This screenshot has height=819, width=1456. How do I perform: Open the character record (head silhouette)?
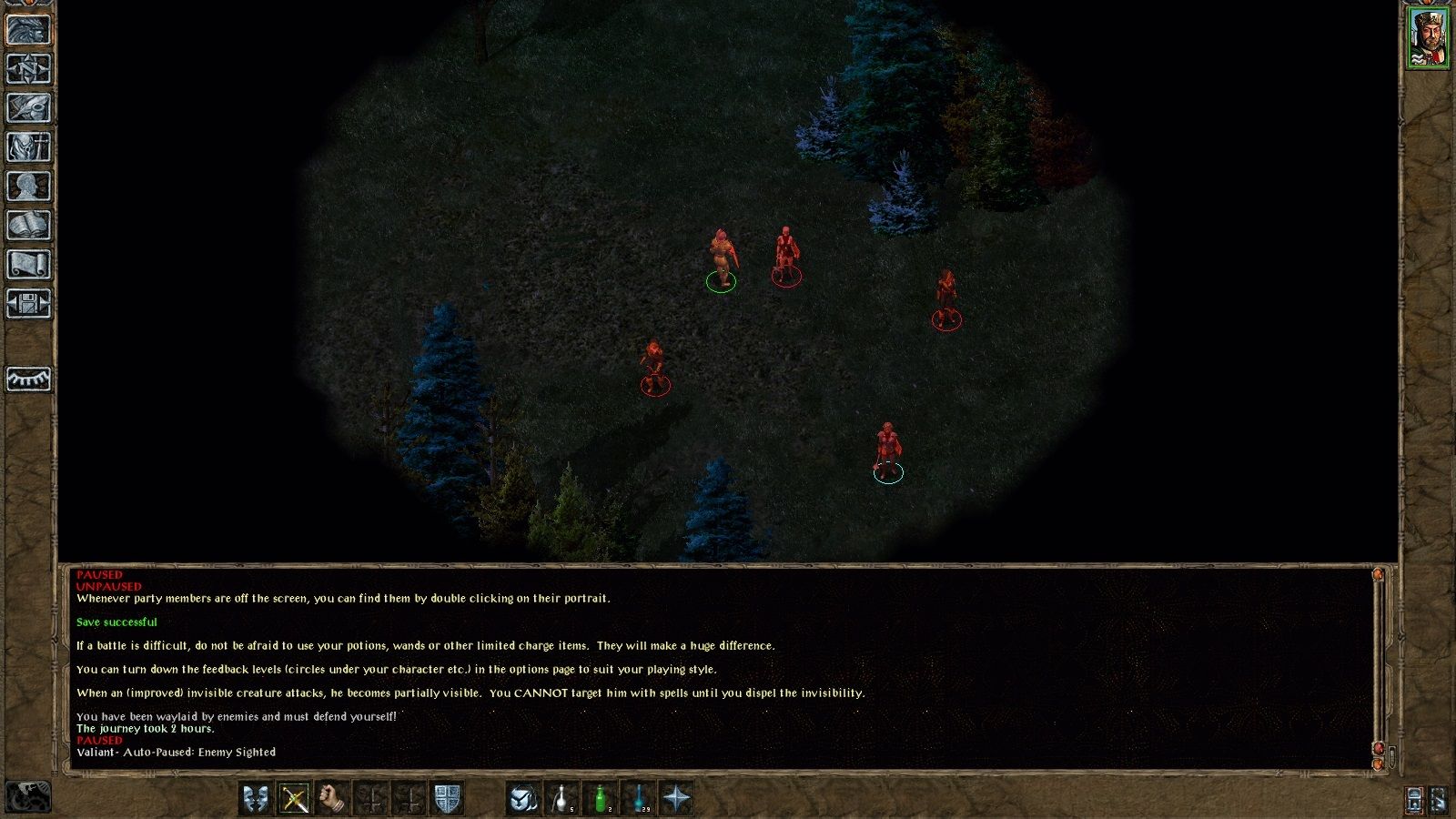pos(28,187)
